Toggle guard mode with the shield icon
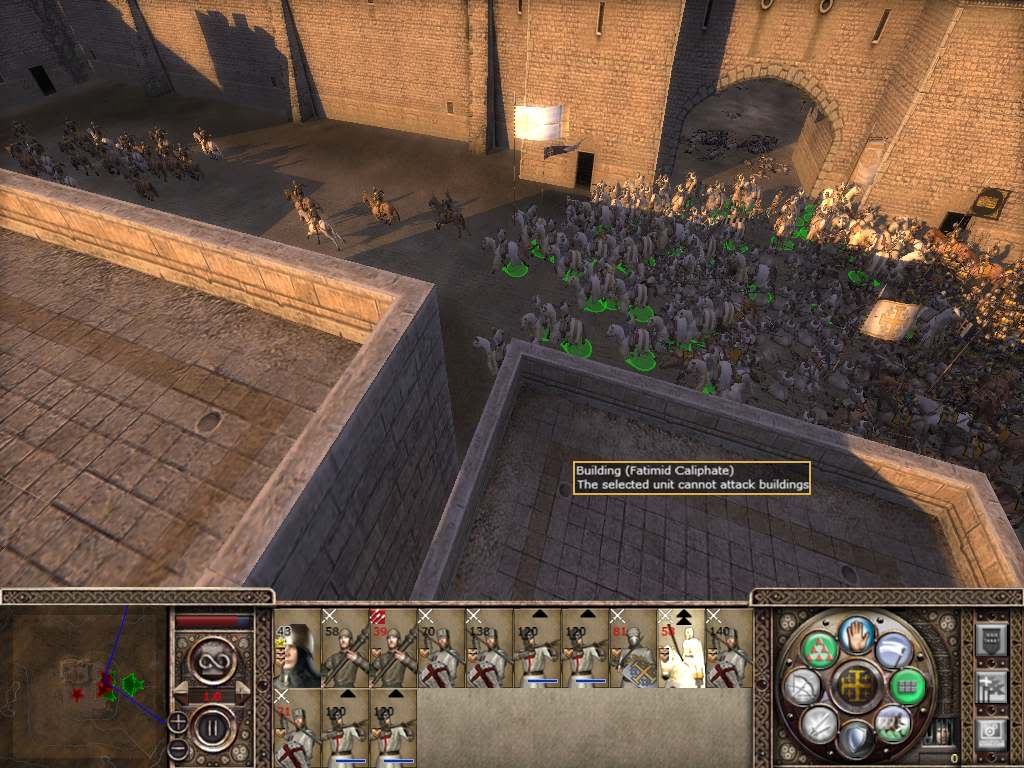This screenshot has height=768, width=1024. coord(856,738)
